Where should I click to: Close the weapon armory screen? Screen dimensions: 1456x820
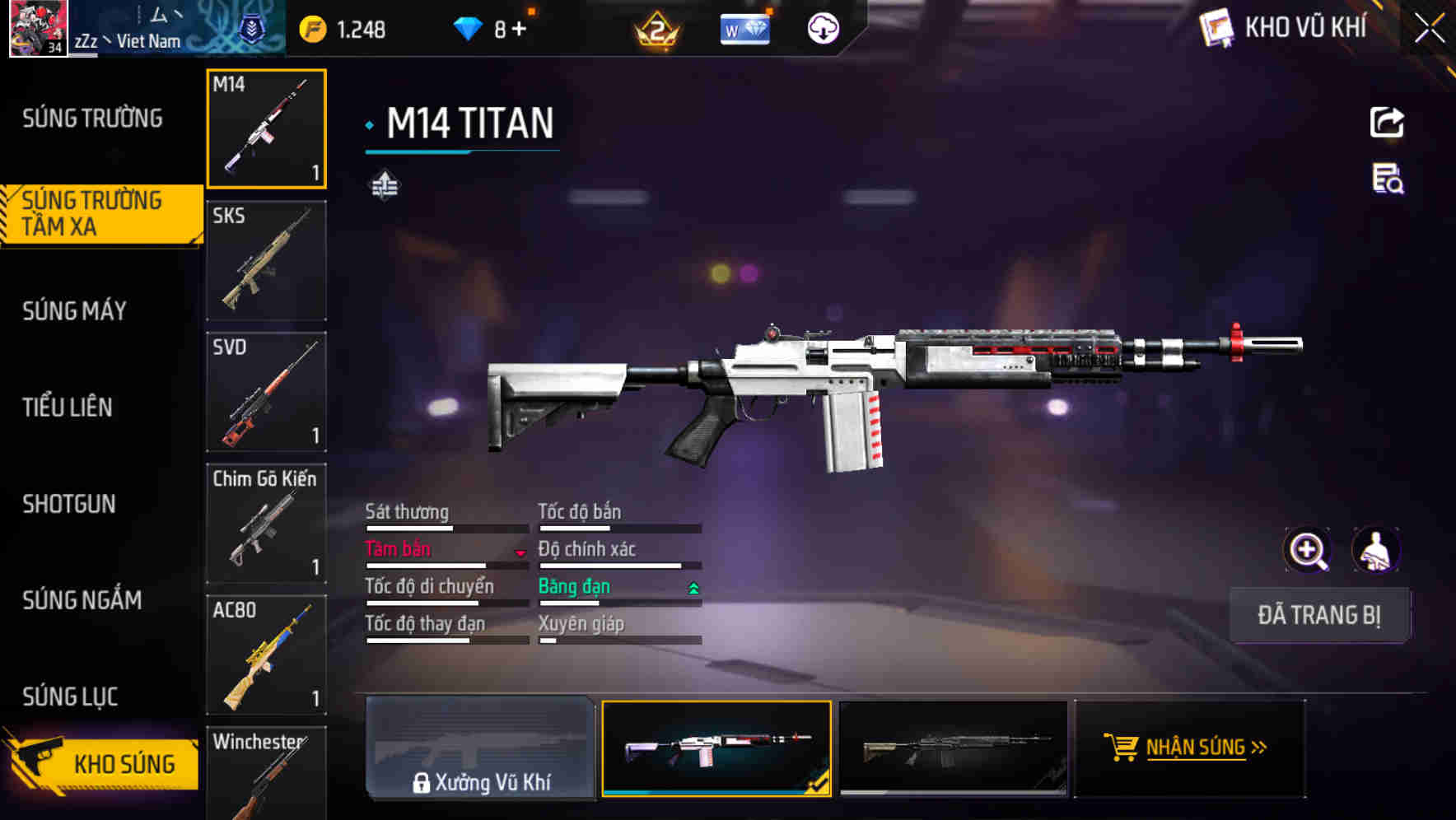coord(1430,29)
